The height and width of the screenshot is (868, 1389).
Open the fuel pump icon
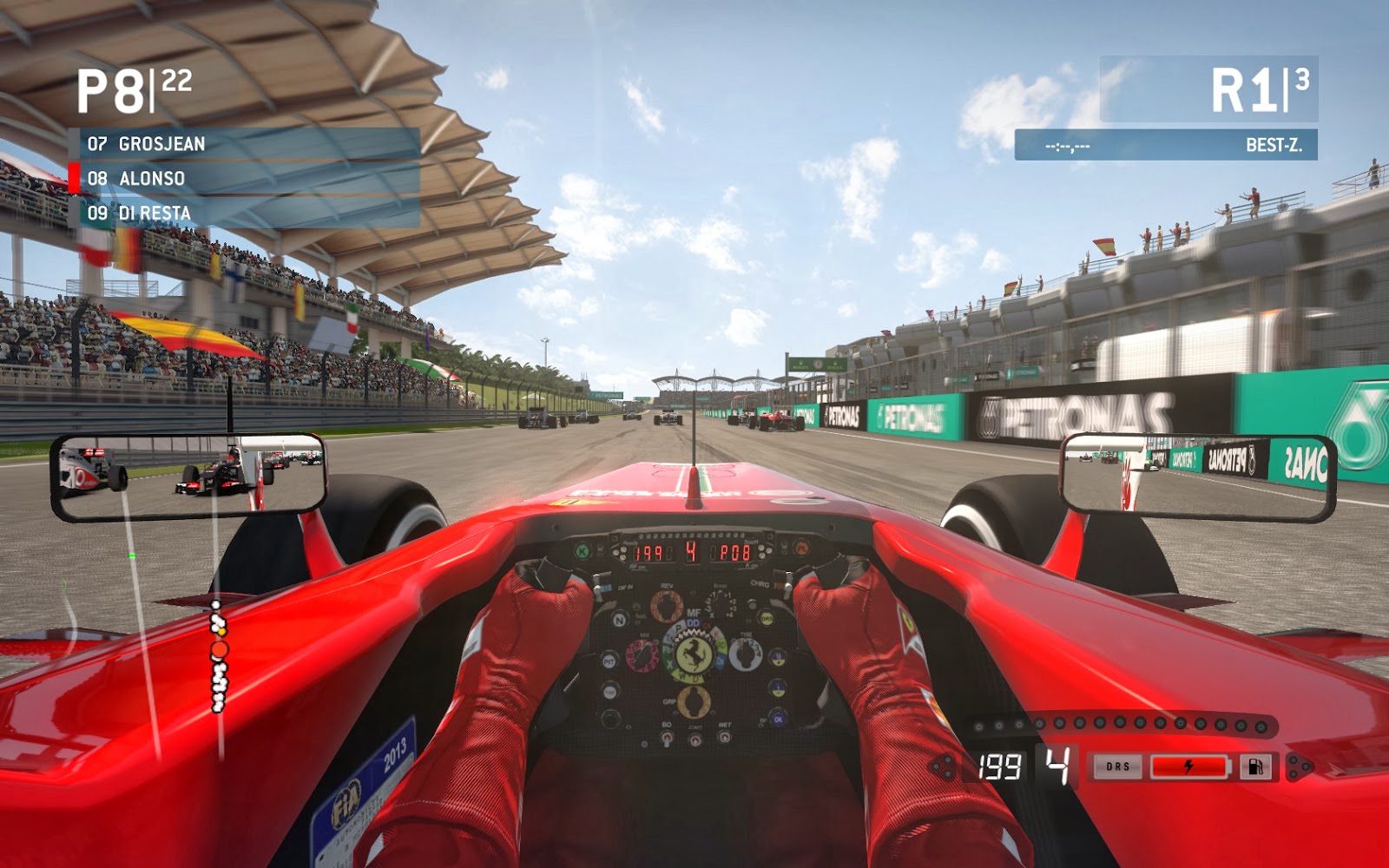(x=1255, y=767)
